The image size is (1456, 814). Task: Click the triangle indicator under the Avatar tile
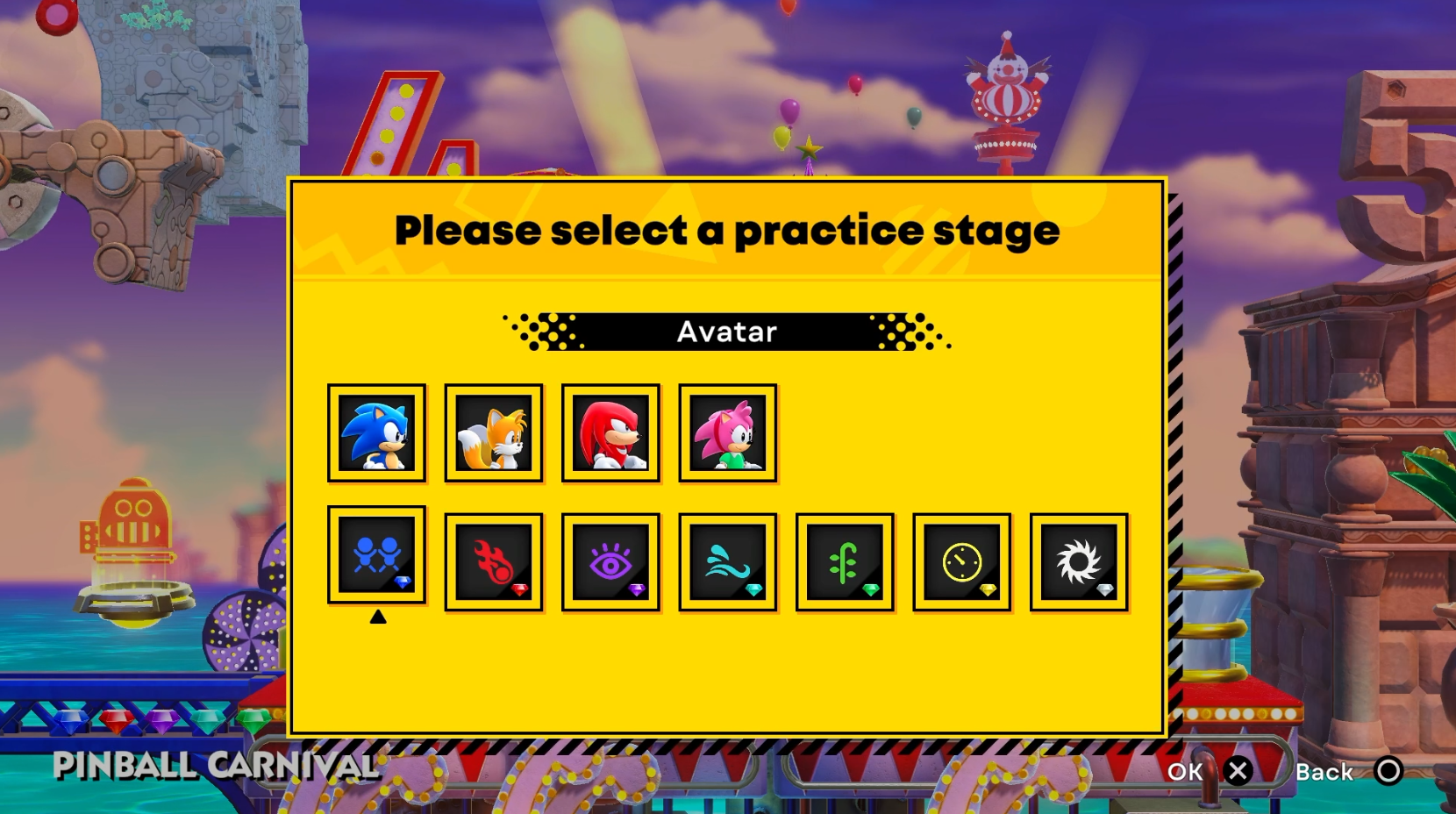tap(377, 617)
